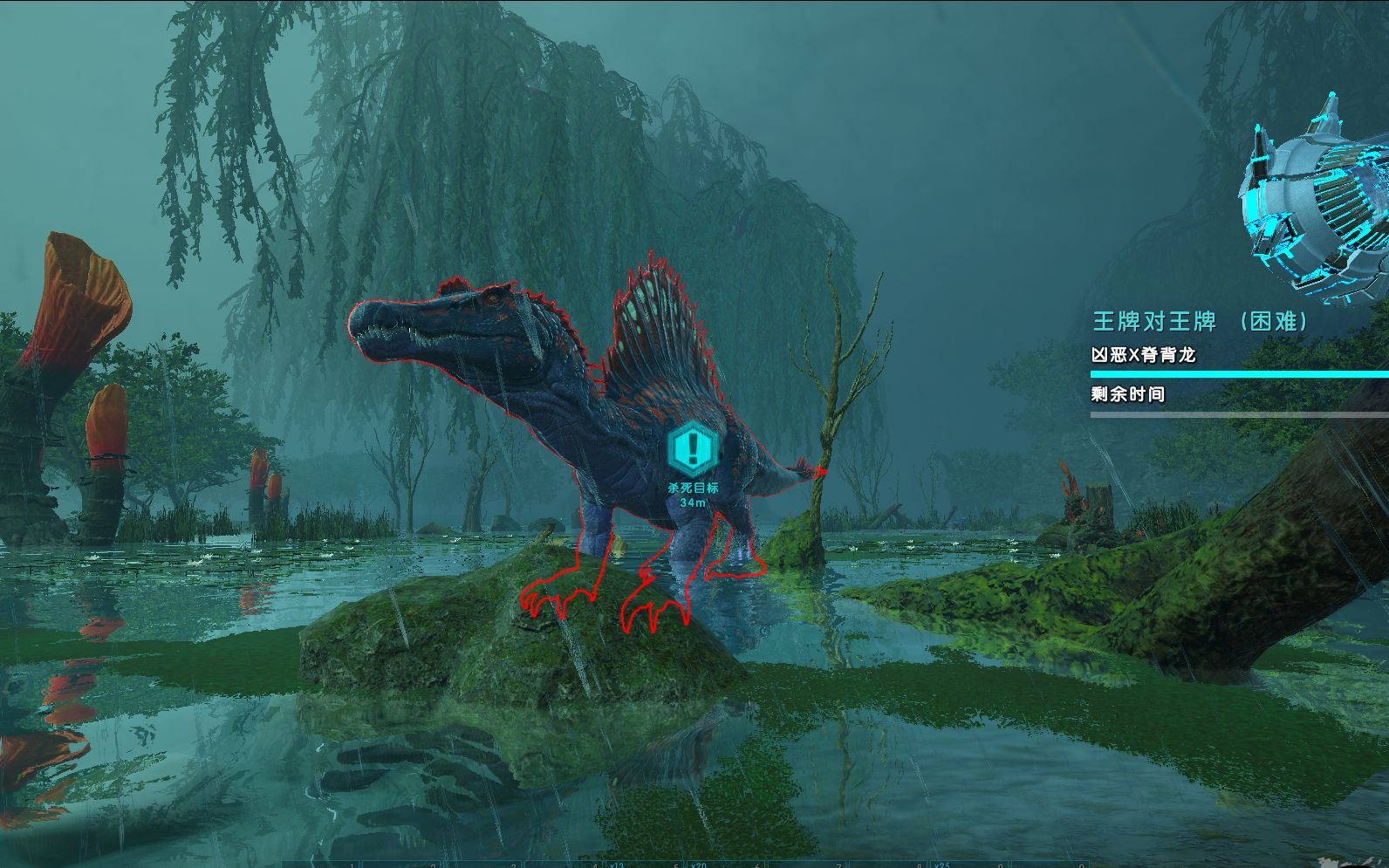Image resolution: width=1389 pixels, height=868 pixels.
Task: Select the hotbar slot holding x20 items
Action: pyautogui.click(x=723, y=864)
